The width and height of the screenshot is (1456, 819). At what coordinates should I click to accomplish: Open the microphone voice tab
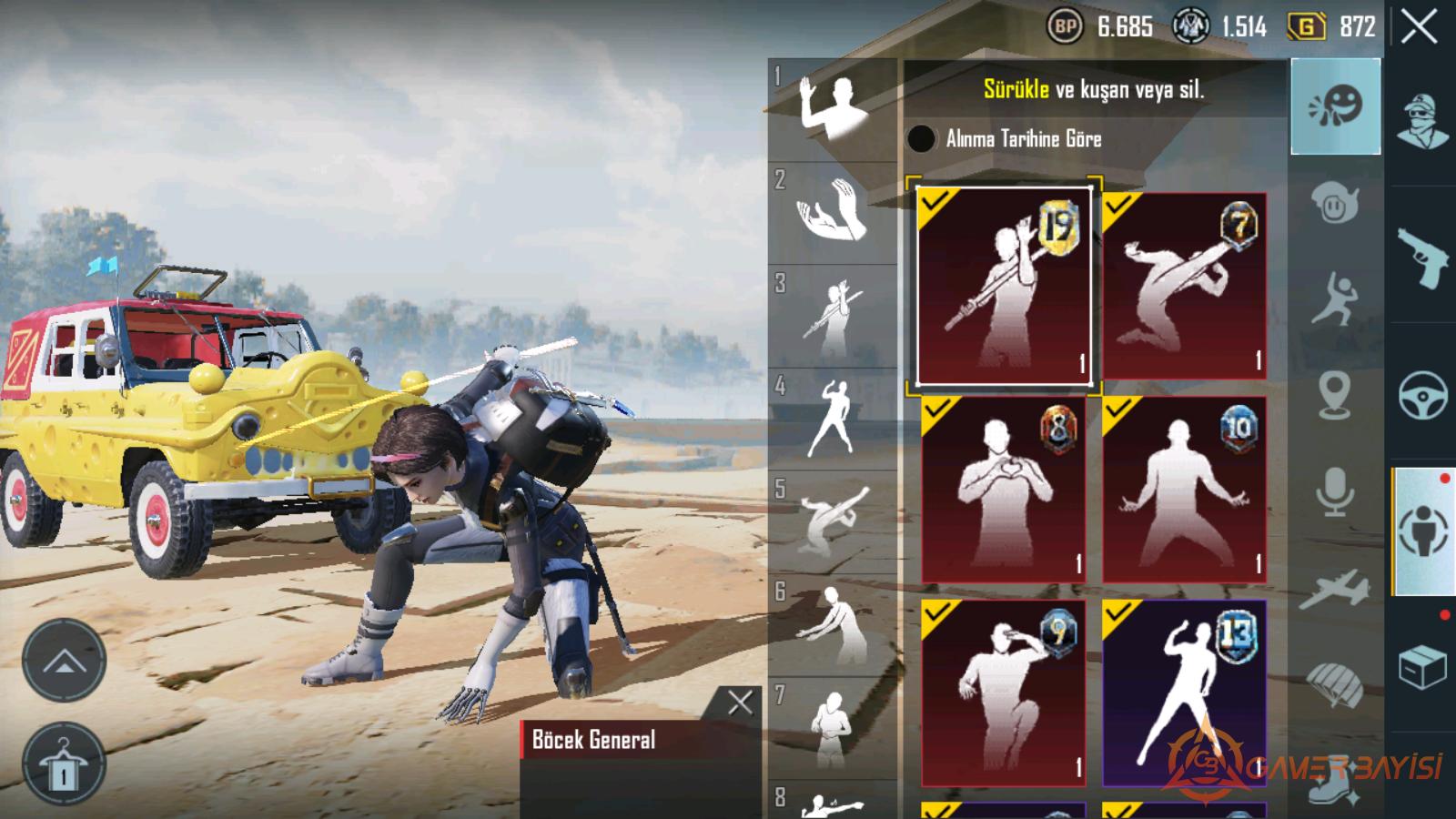[1335, 491]
